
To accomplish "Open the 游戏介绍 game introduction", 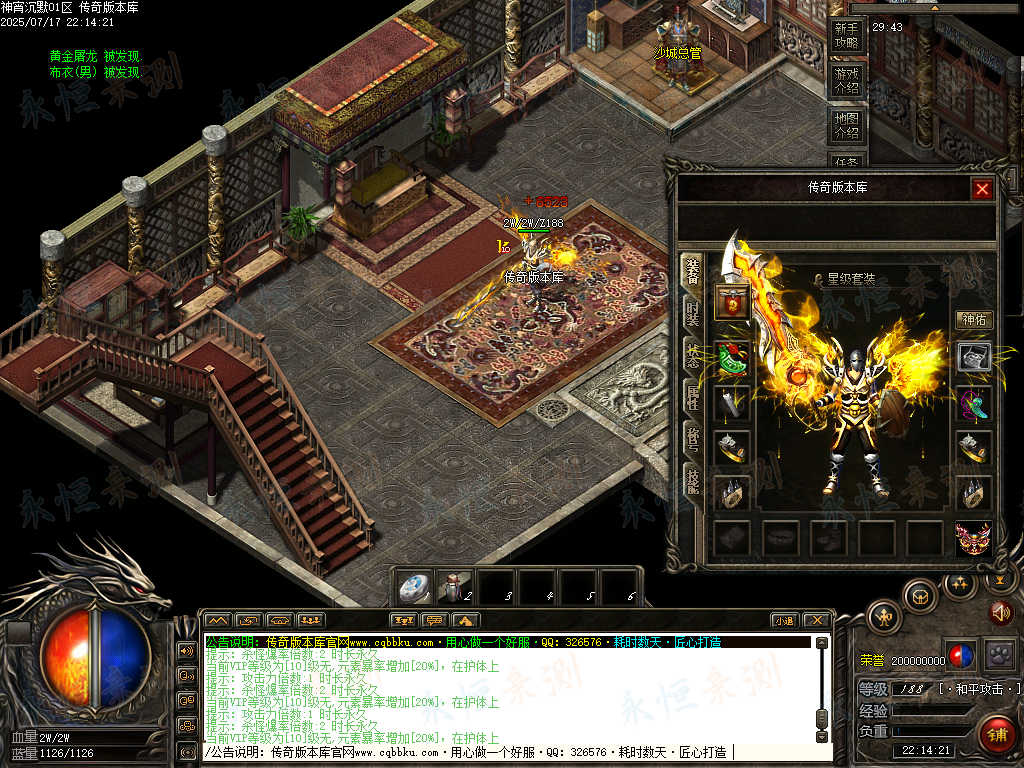I will click(x=846, y=80).
